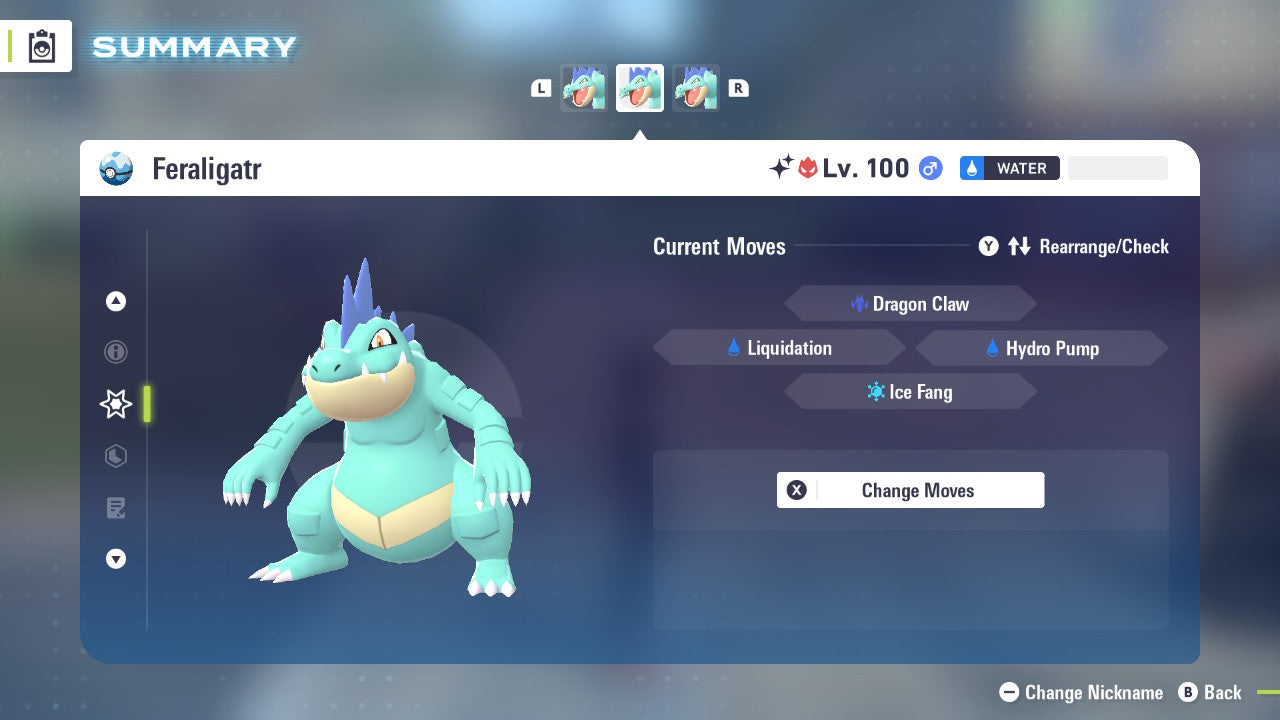Click the ribbons notepad icon in the sidebar
1280x720 pixels.
(116, 508)
